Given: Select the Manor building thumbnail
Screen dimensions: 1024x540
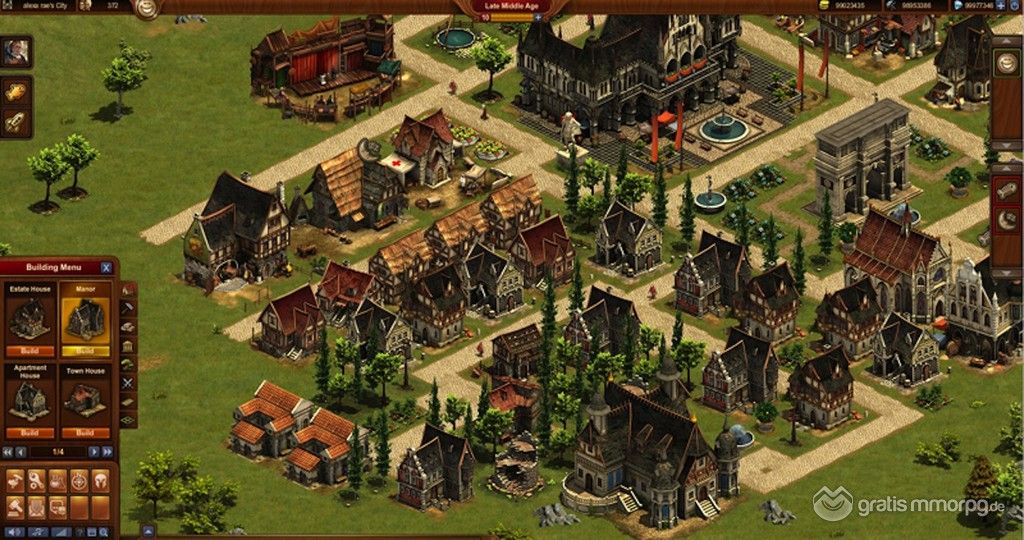Looking at the screenshot, I should tap(84, 315).
